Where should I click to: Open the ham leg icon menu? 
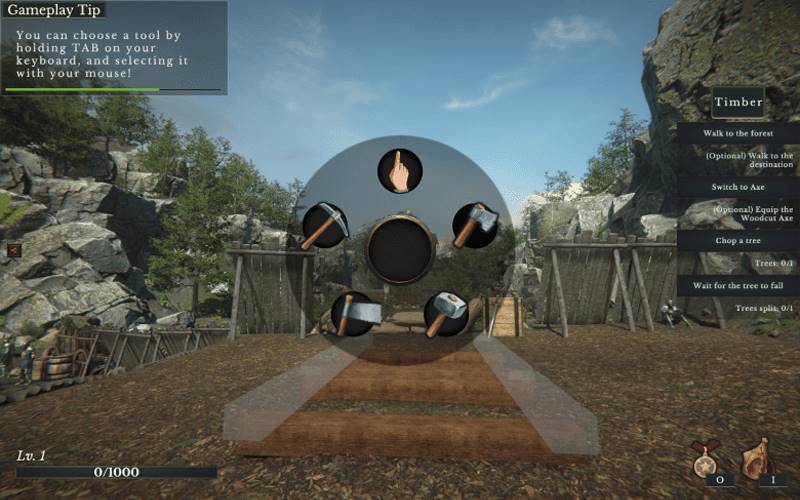757,460
